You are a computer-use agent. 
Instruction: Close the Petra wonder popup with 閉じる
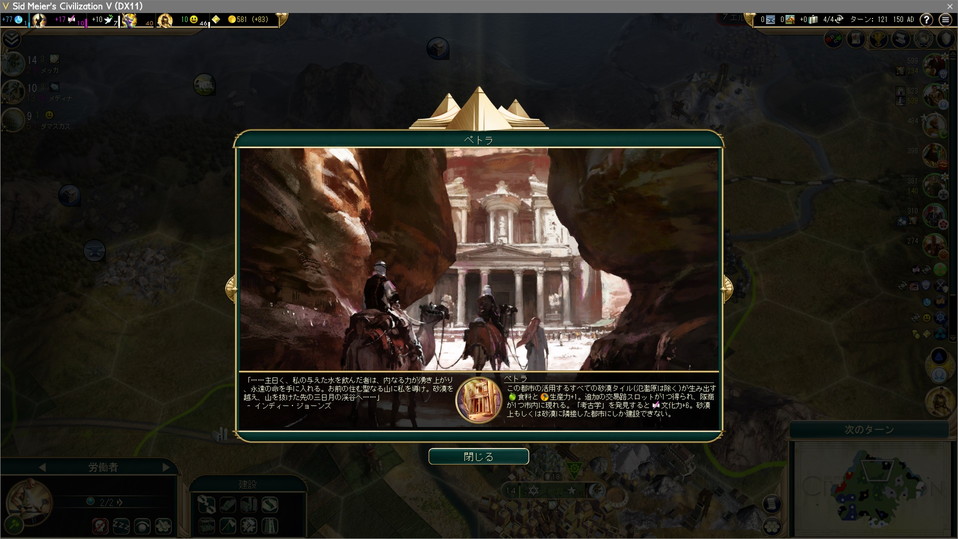coord(478,456)
